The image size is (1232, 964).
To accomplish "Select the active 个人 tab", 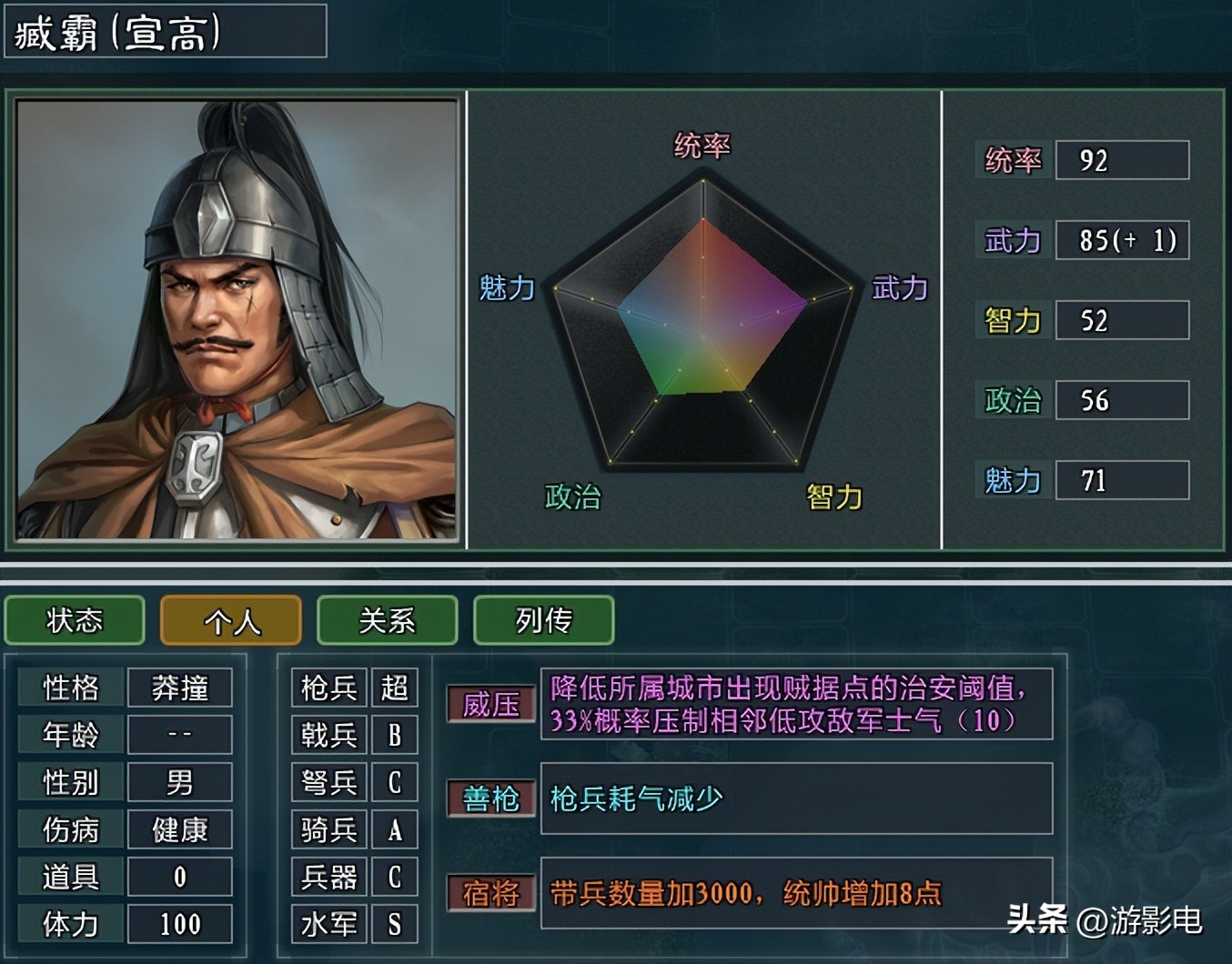I will coord(230,621).
